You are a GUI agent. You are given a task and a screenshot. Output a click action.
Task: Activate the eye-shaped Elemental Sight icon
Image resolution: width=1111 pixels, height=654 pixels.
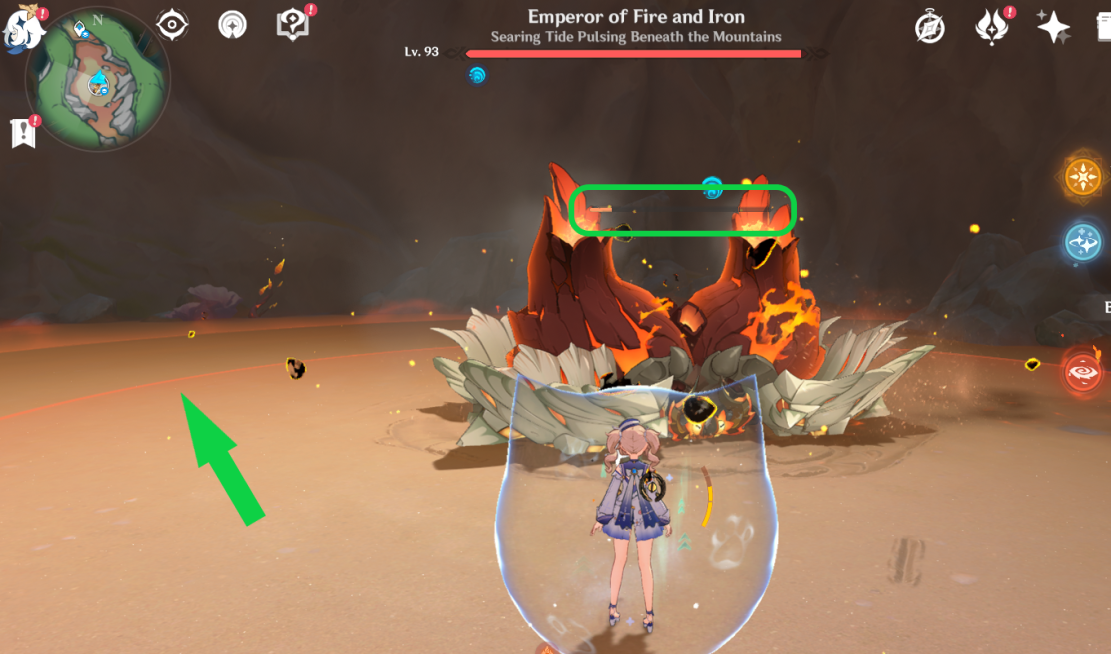(173, 26)
